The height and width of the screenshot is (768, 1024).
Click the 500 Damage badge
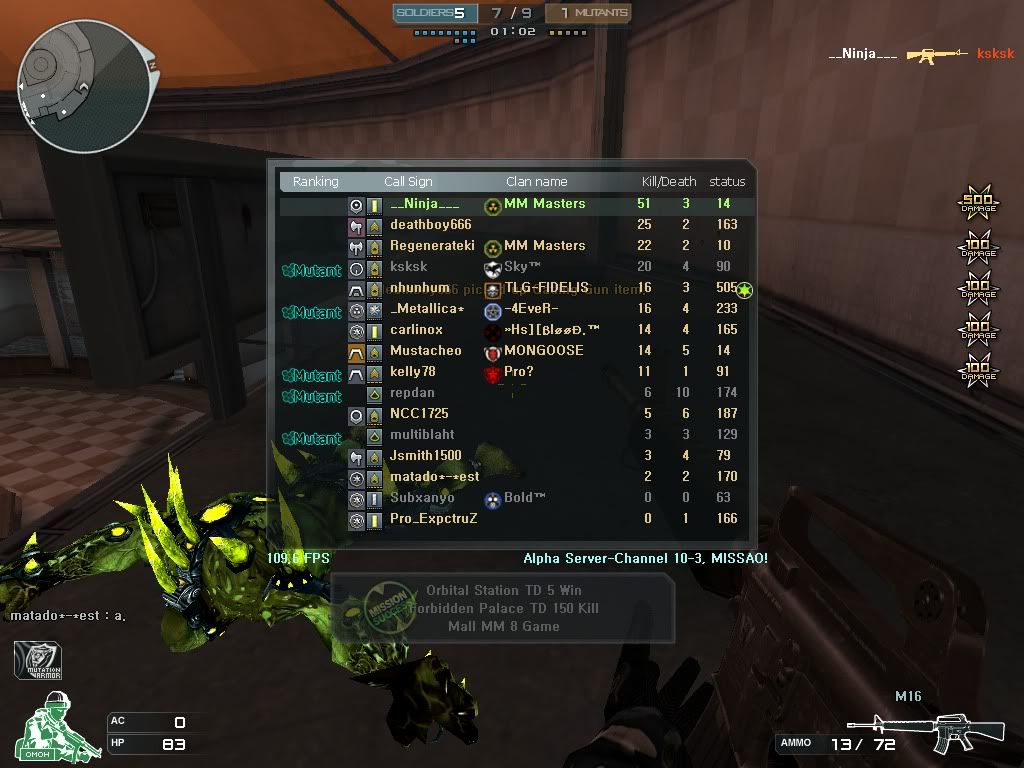pos(978,203)
